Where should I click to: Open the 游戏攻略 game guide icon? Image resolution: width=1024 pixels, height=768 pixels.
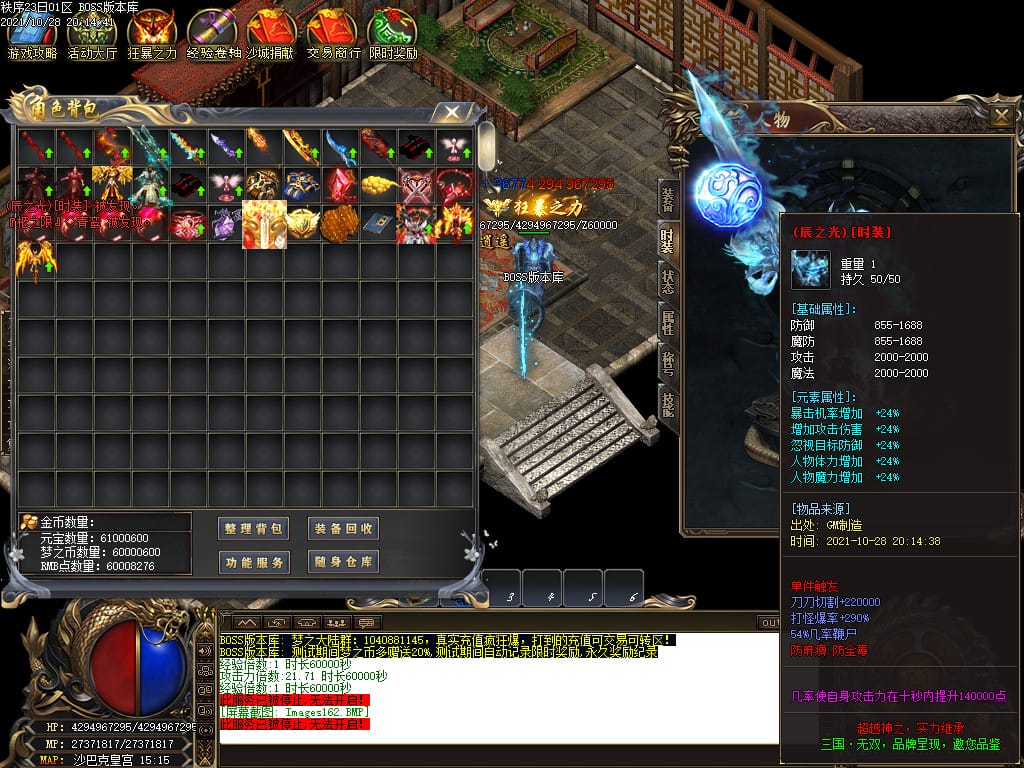[33, 35]
